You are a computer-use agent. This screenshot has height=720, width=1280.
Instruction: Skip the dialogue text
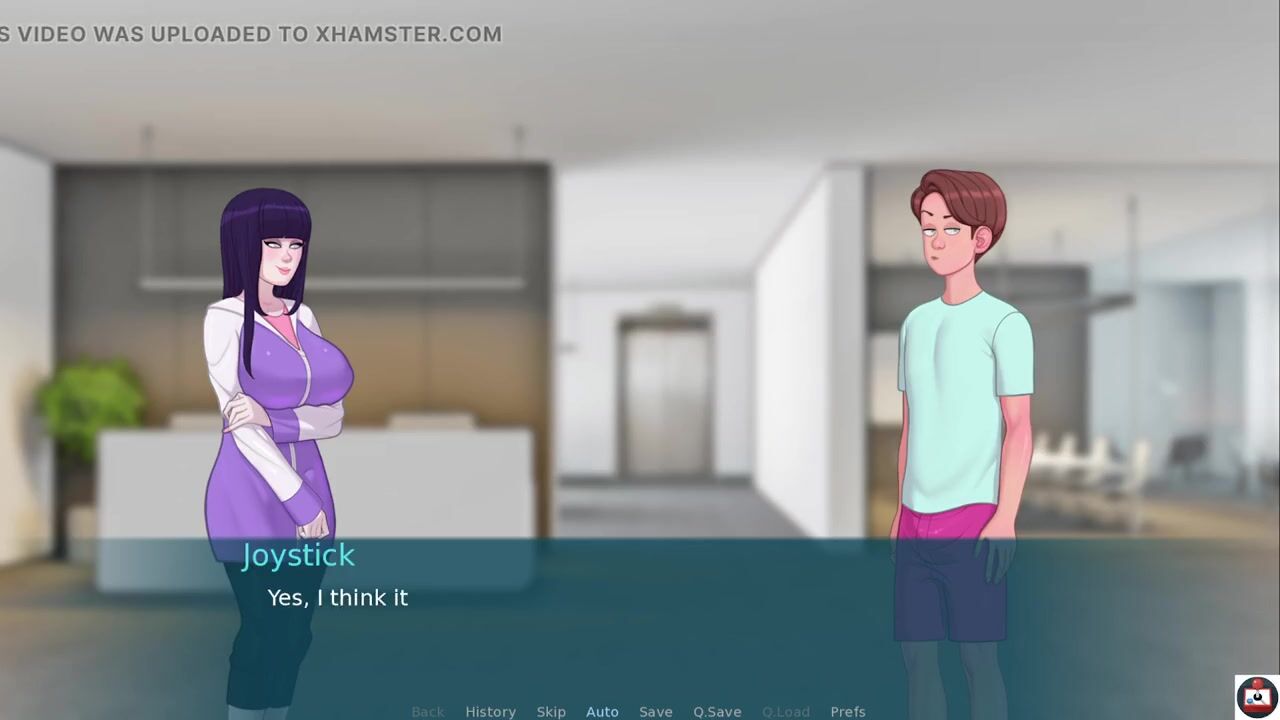coord(551,711)
